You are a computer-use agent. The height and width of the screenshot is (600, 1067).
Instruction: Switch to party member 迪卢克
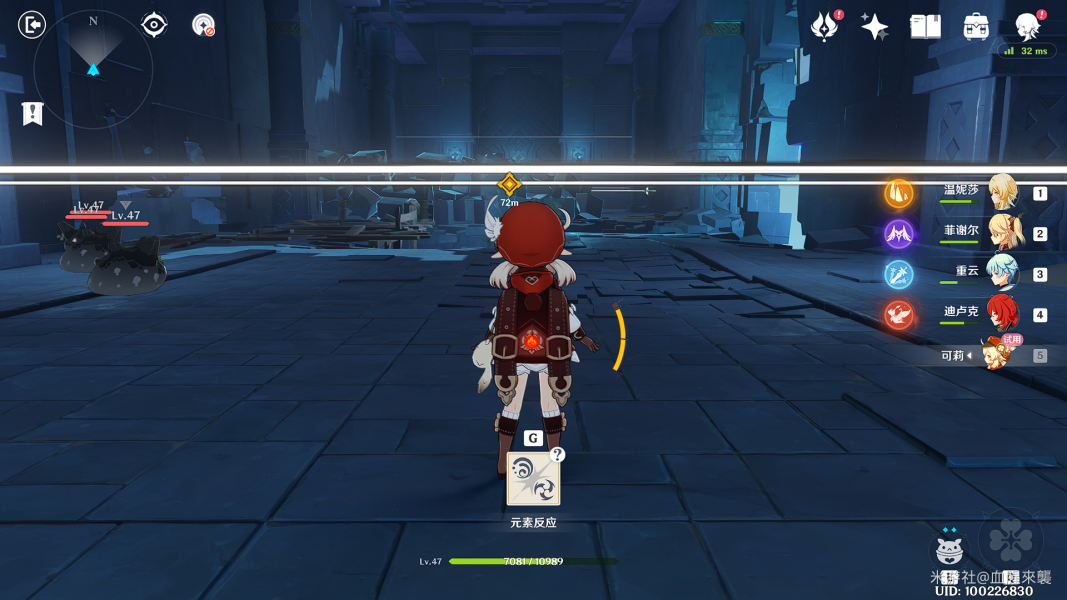tap(1002, 314)
